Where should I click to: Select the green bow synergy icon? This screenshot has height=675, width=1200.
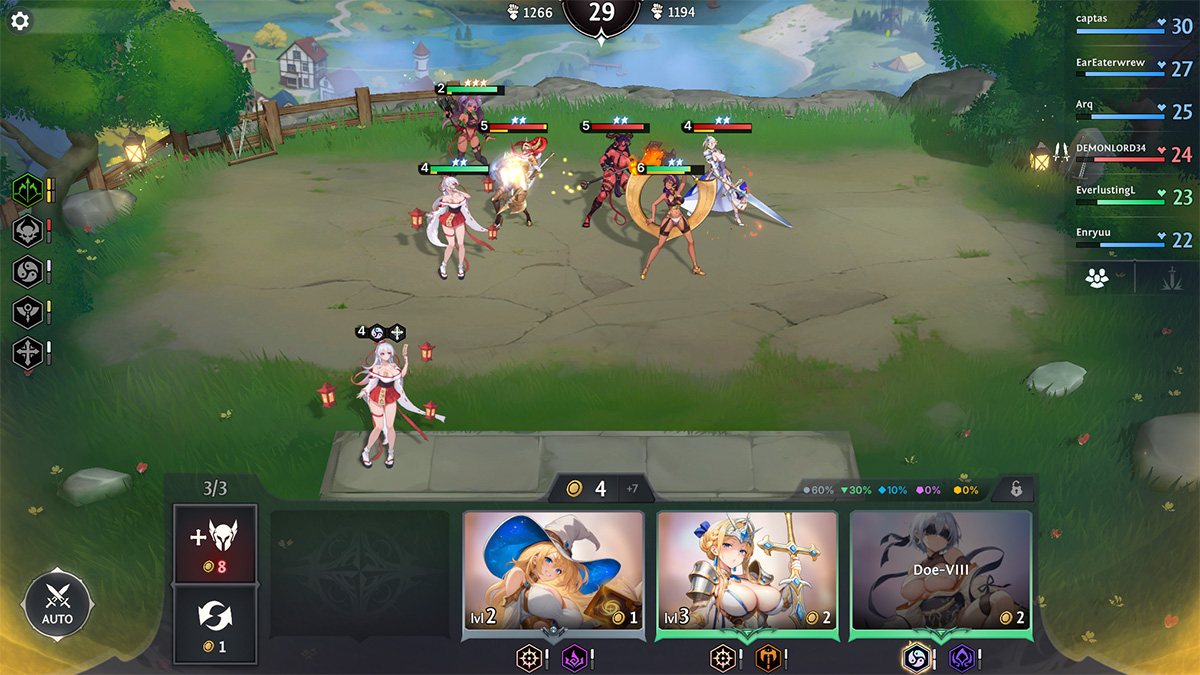coord(26,189)
